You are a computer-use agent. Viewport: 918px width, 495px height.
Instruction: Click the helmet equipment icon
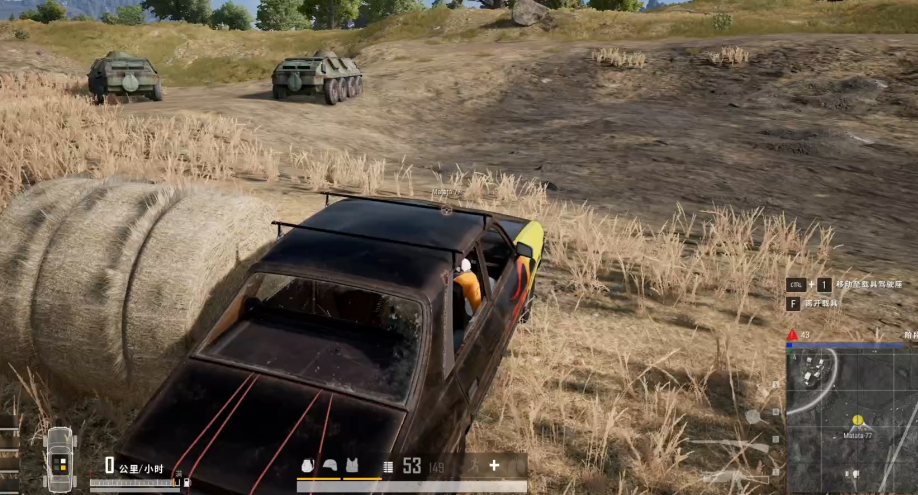click(x=329, y=466)
